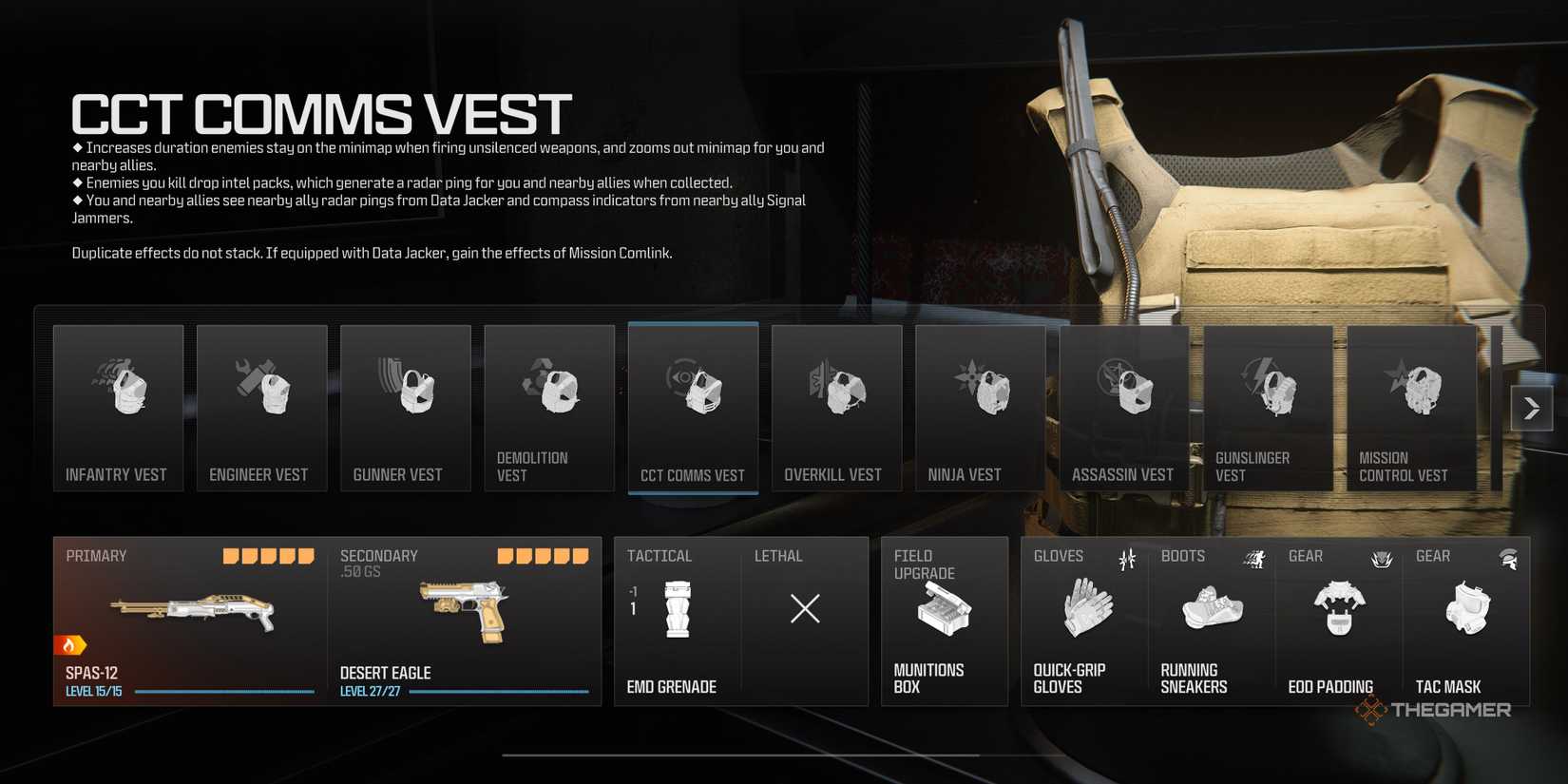The image size is (1568, 784).
Task: Open the Mission Control Vest panel
Action: (1412, 399)
